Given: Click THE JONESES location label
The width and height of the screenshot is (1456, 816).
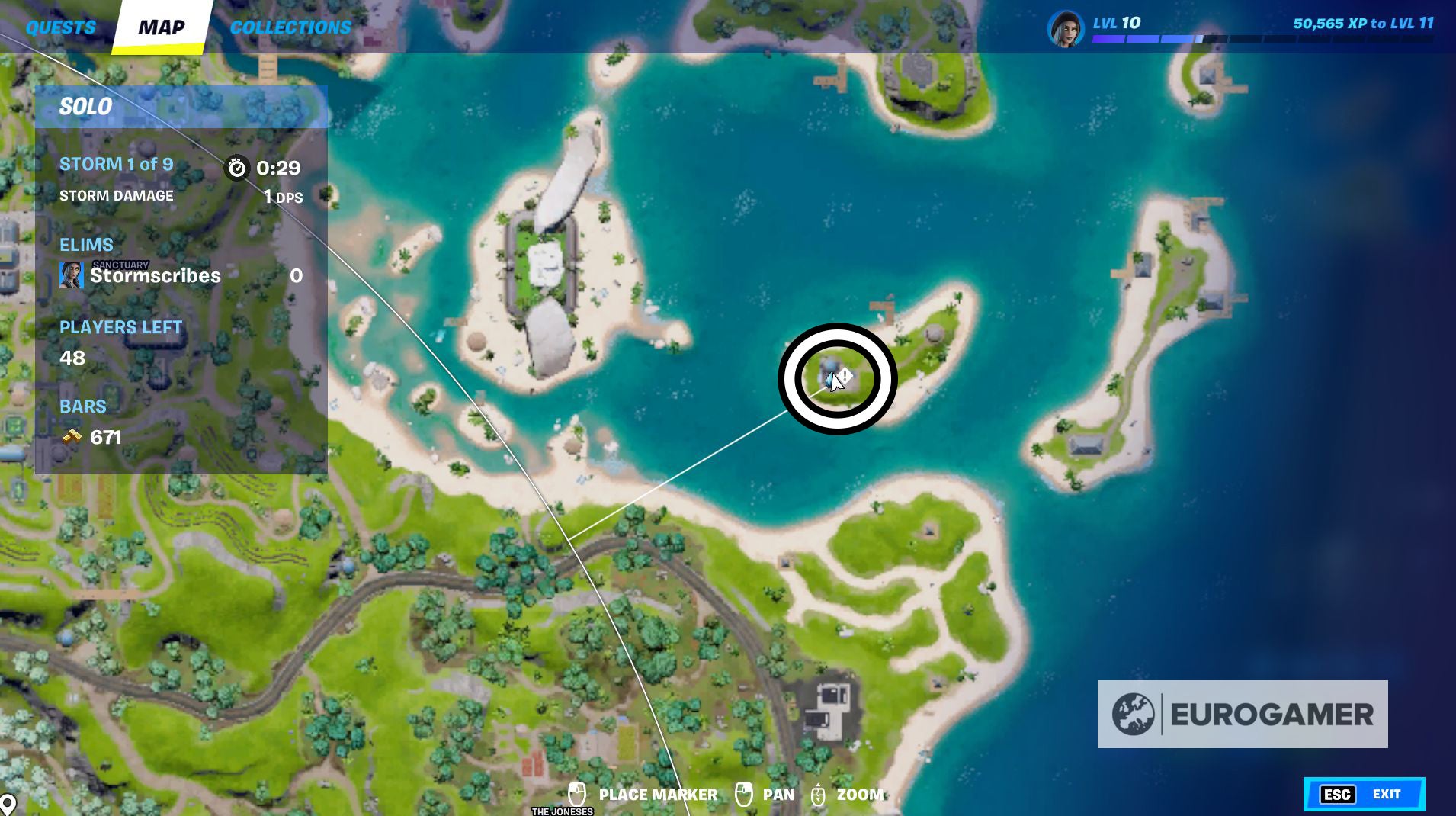Looking at the screenshot, I should (x=562, y=811).
